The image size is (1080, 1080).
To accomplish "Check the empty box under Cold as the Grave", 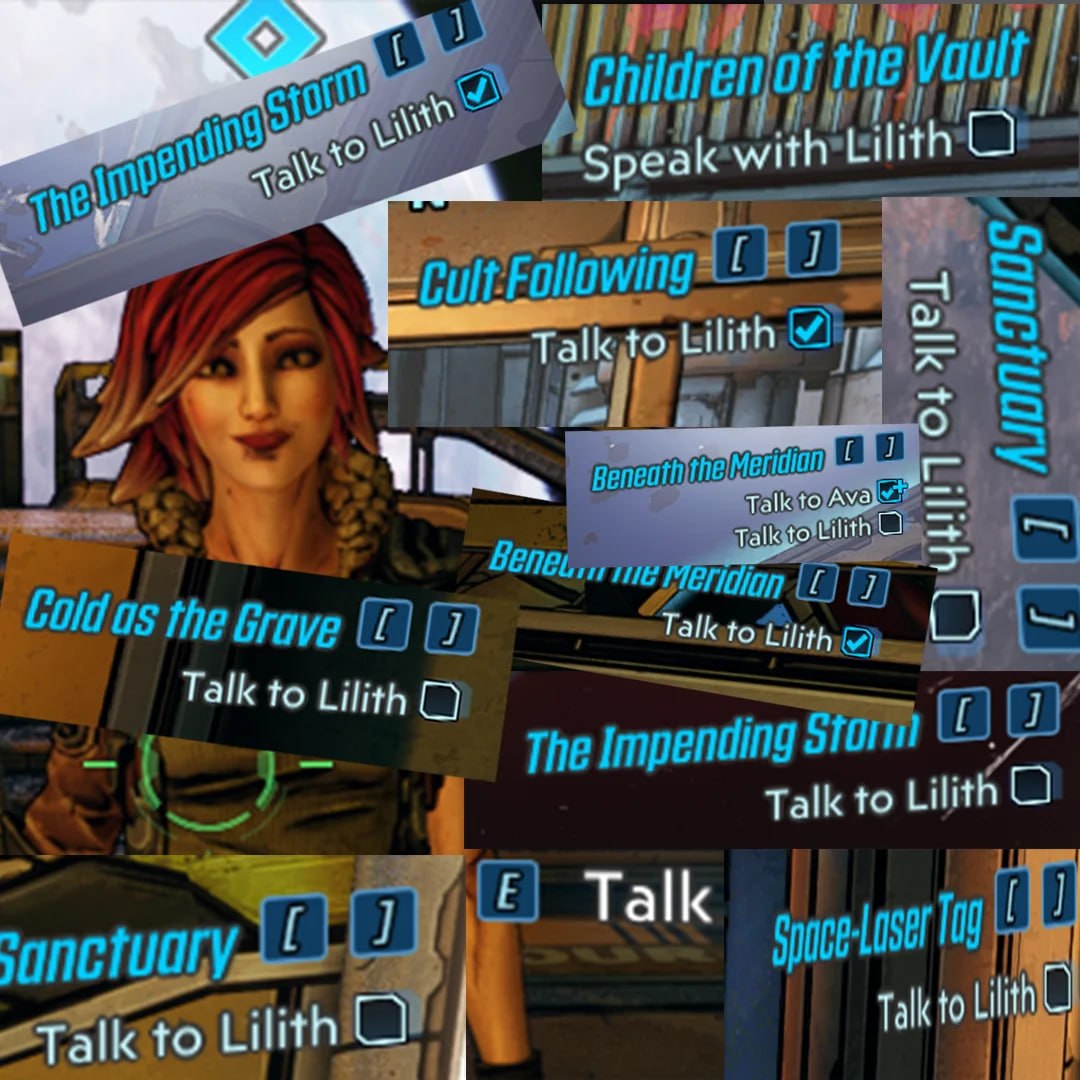I will click(439, 699).
